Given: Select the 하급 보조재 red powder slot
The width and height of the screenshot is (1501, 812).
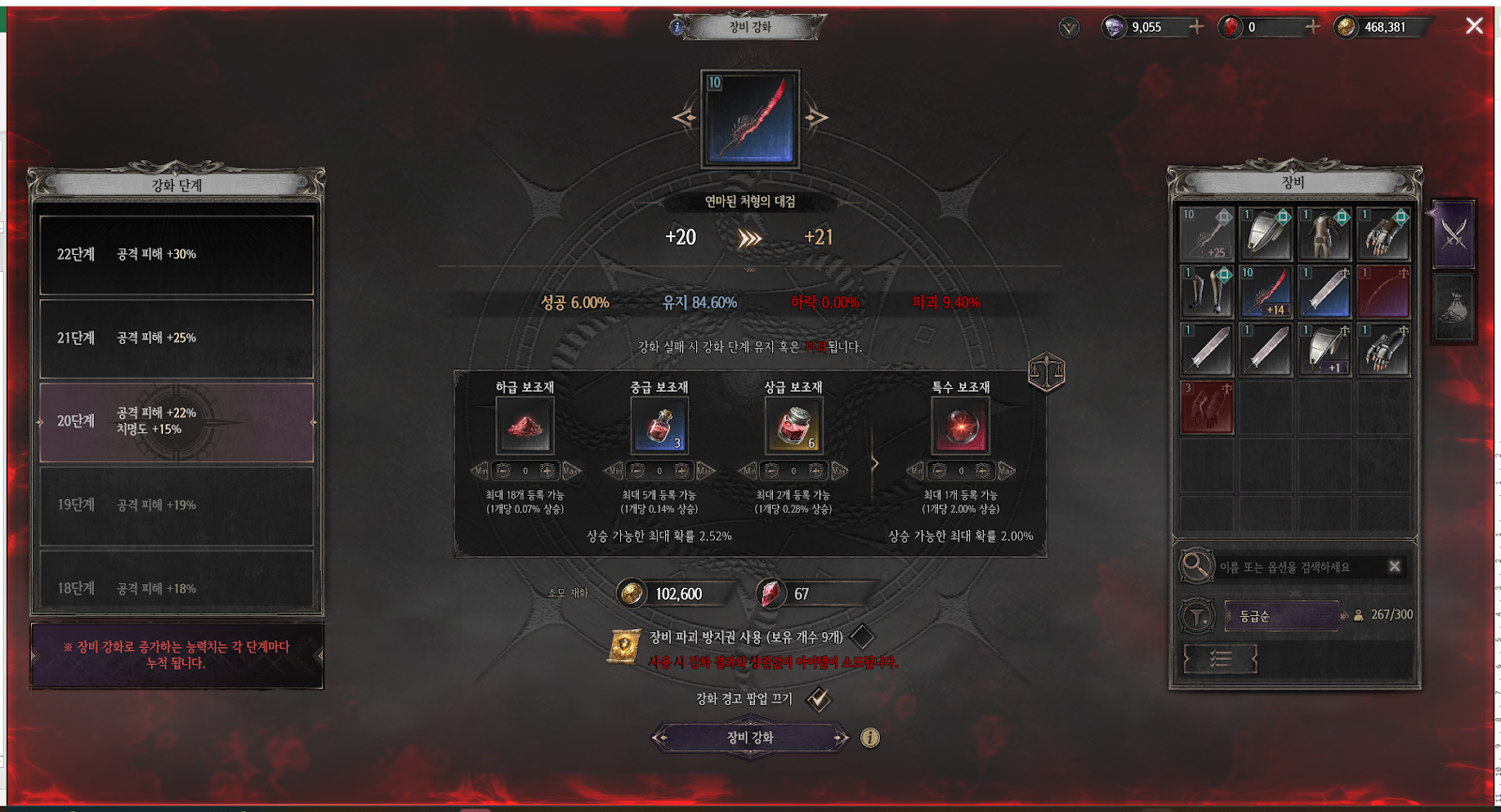Looking at the screenshot, I should pos(524,426).
